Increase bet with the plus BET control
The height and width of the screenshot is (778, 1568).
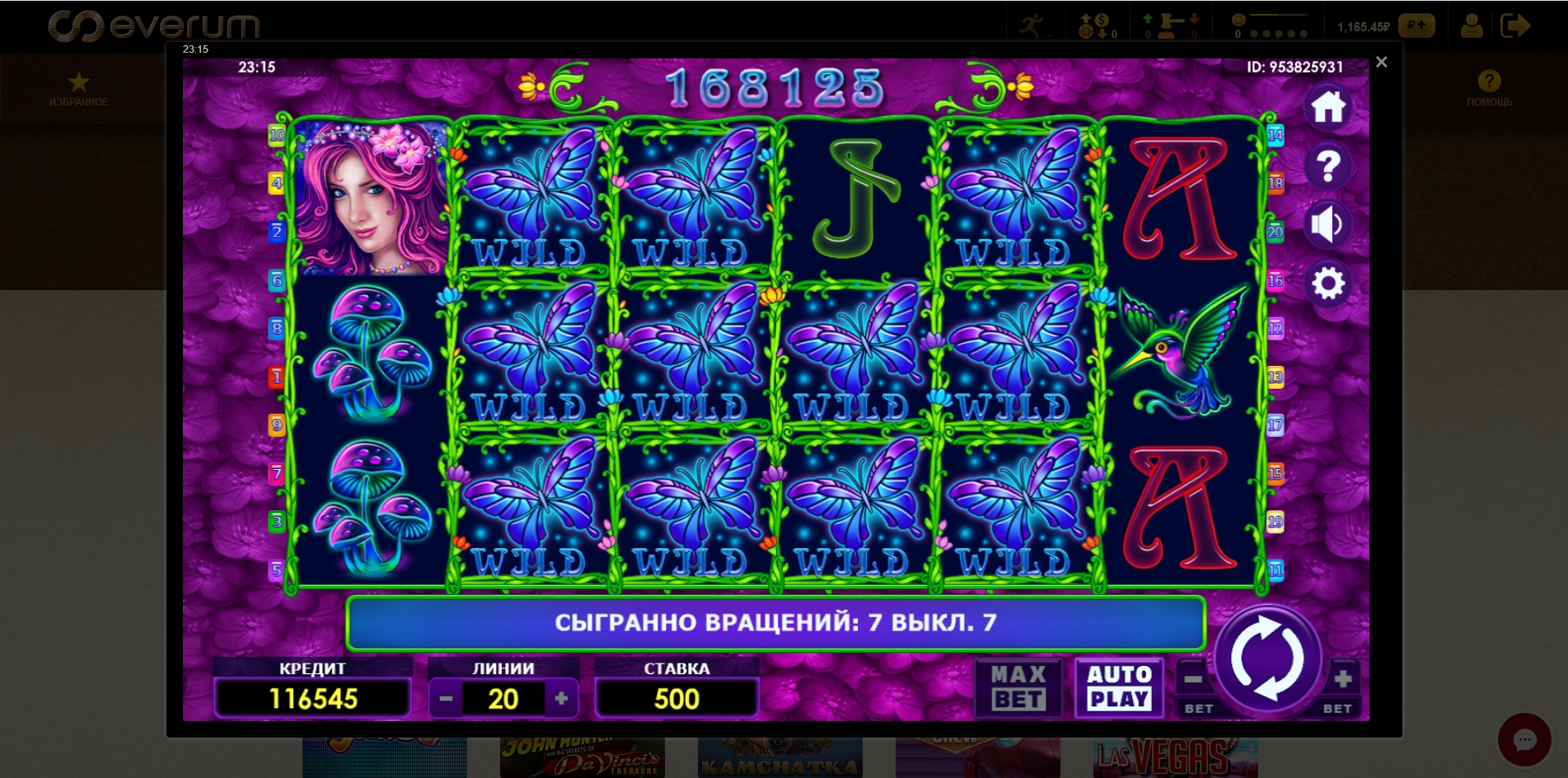point(1343,680)
